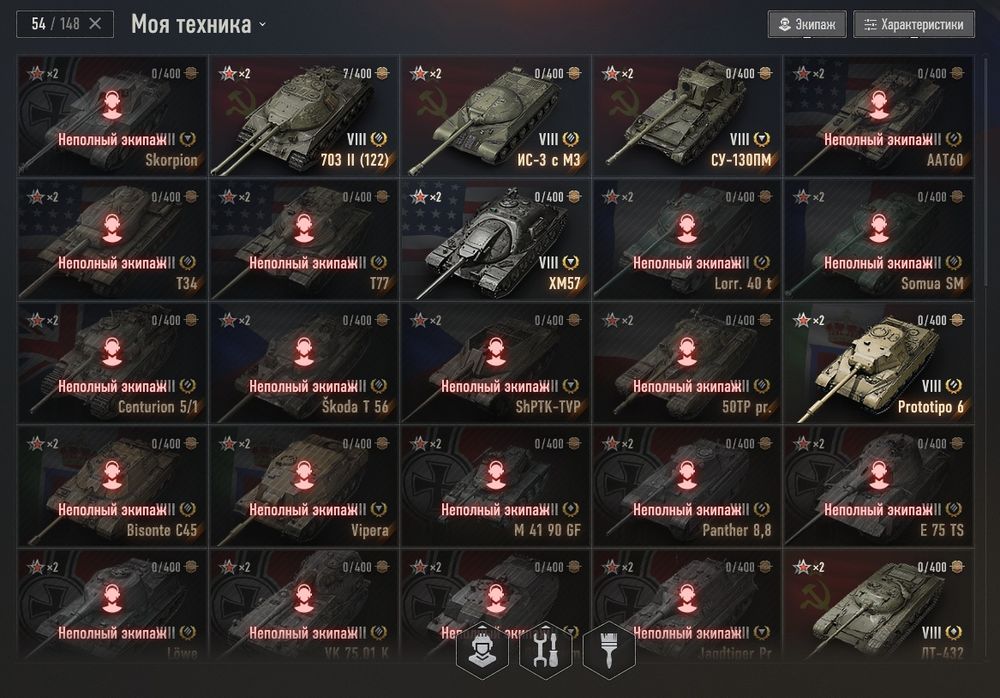1000x698 pixels.
Task: Choose the Bisonte C45 tank
Action: pyautogui.click(x=112, y=485)
